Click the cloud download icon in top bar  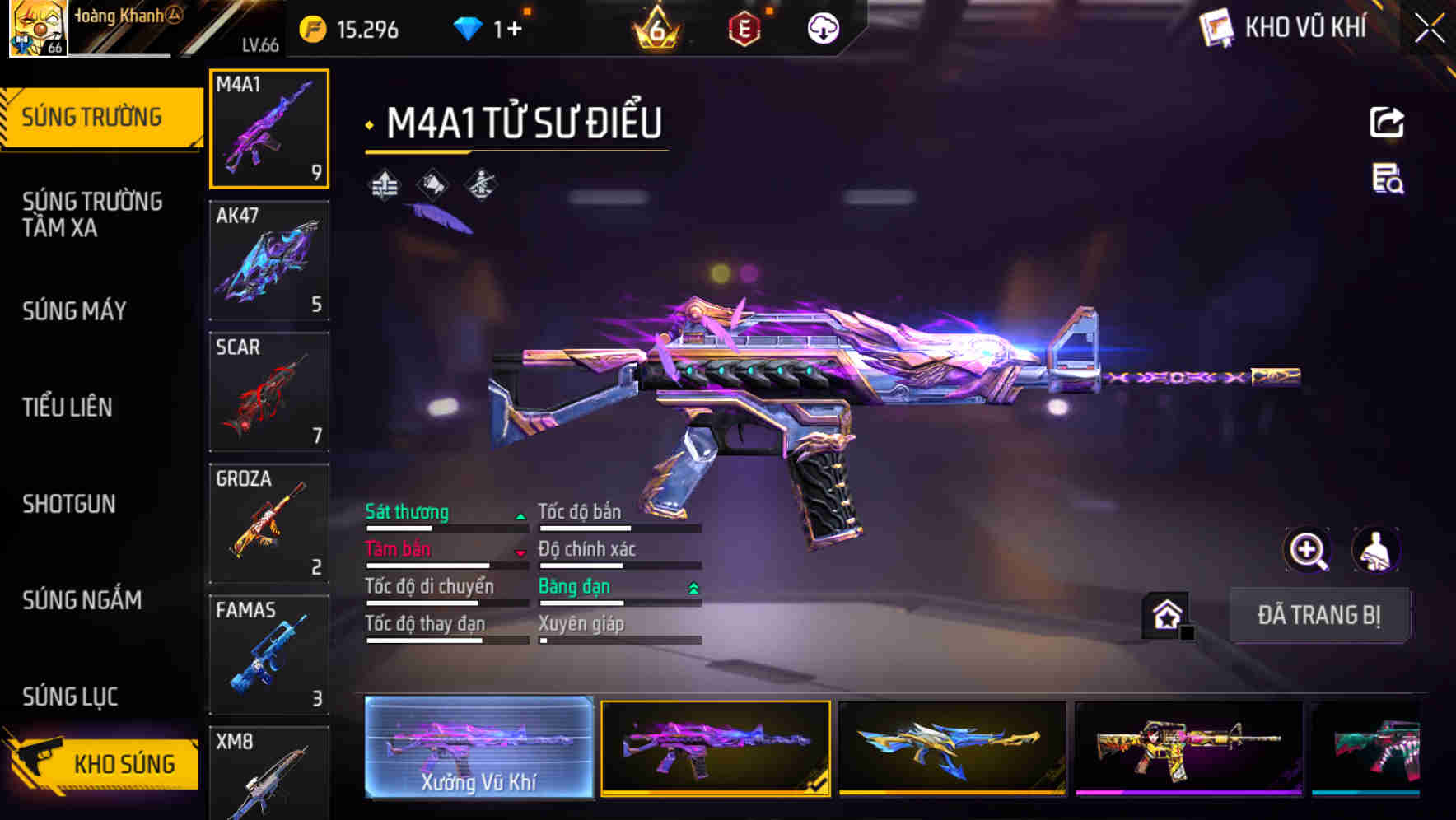(823, 27)
